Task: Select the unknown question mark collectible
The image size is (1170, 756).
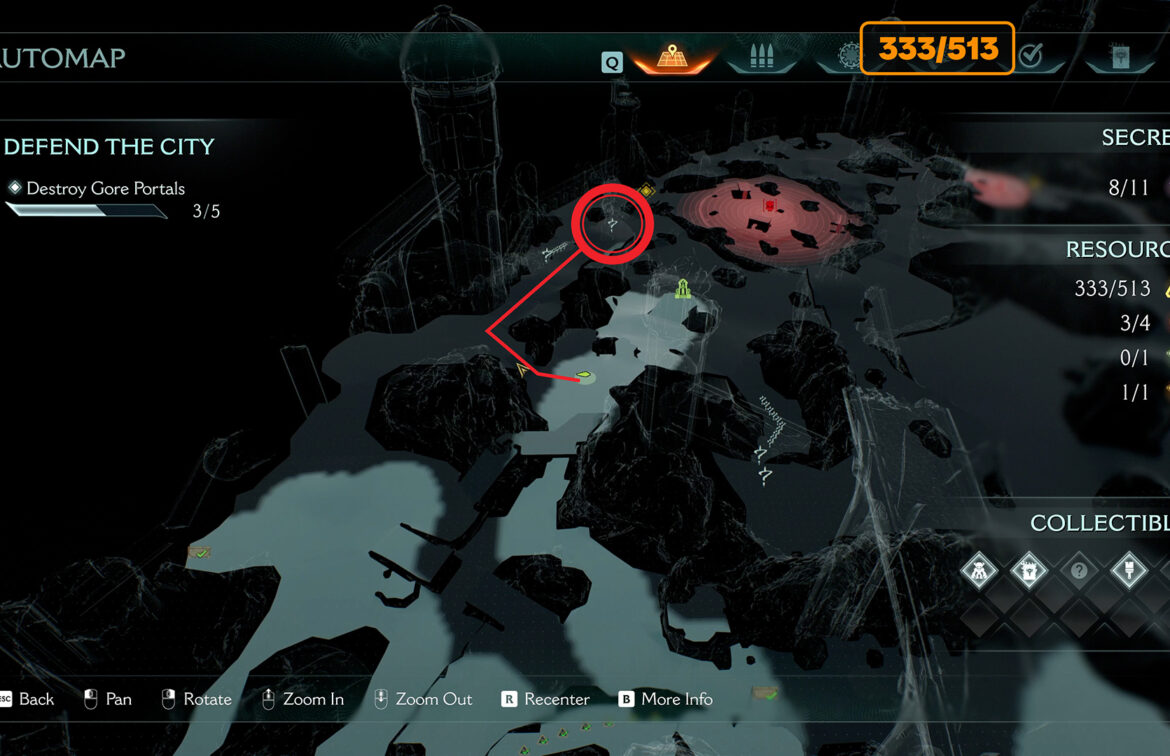Action: click(1078, 572)
